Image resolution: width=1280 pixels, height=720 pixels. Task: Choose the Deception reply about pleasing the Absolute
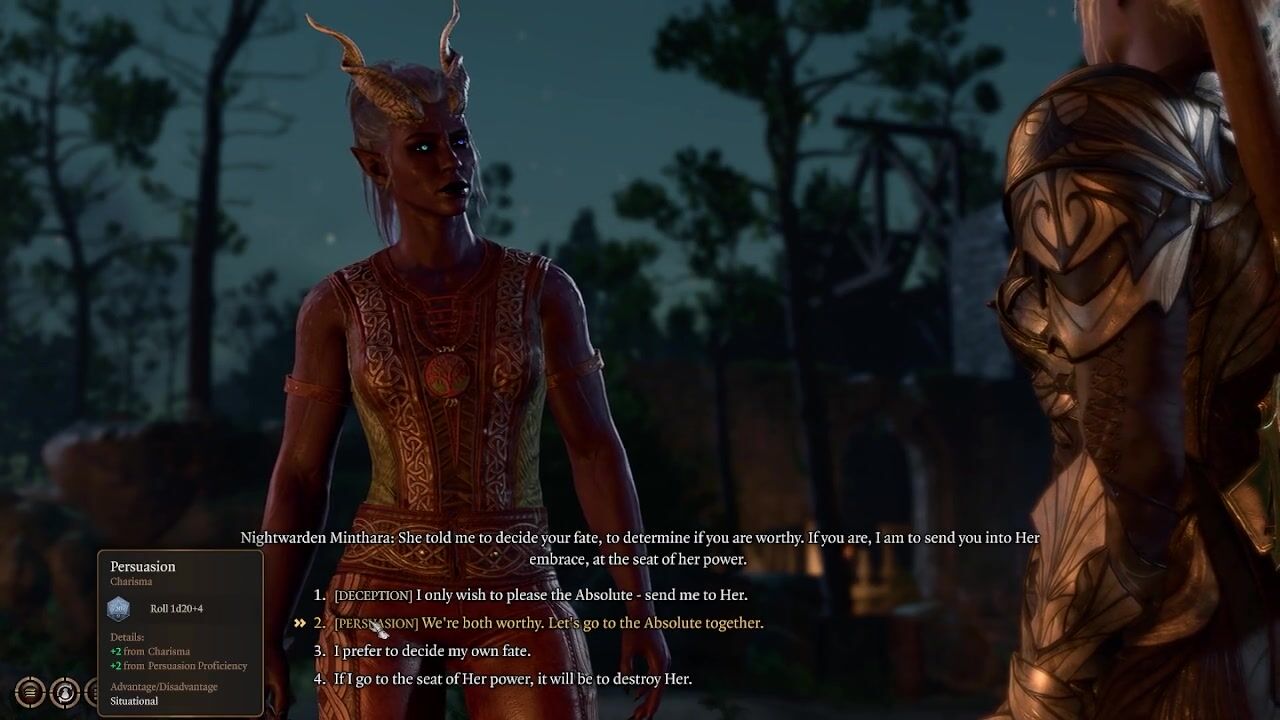point(540,595)
